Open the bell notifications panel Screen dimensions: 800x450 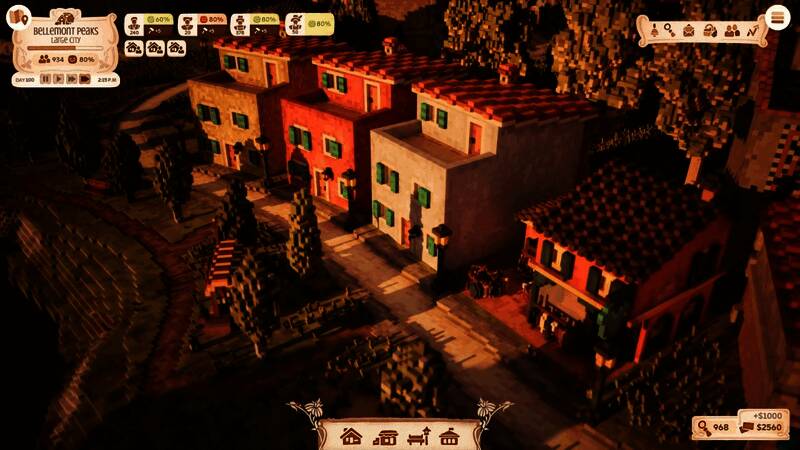point(653,31)
